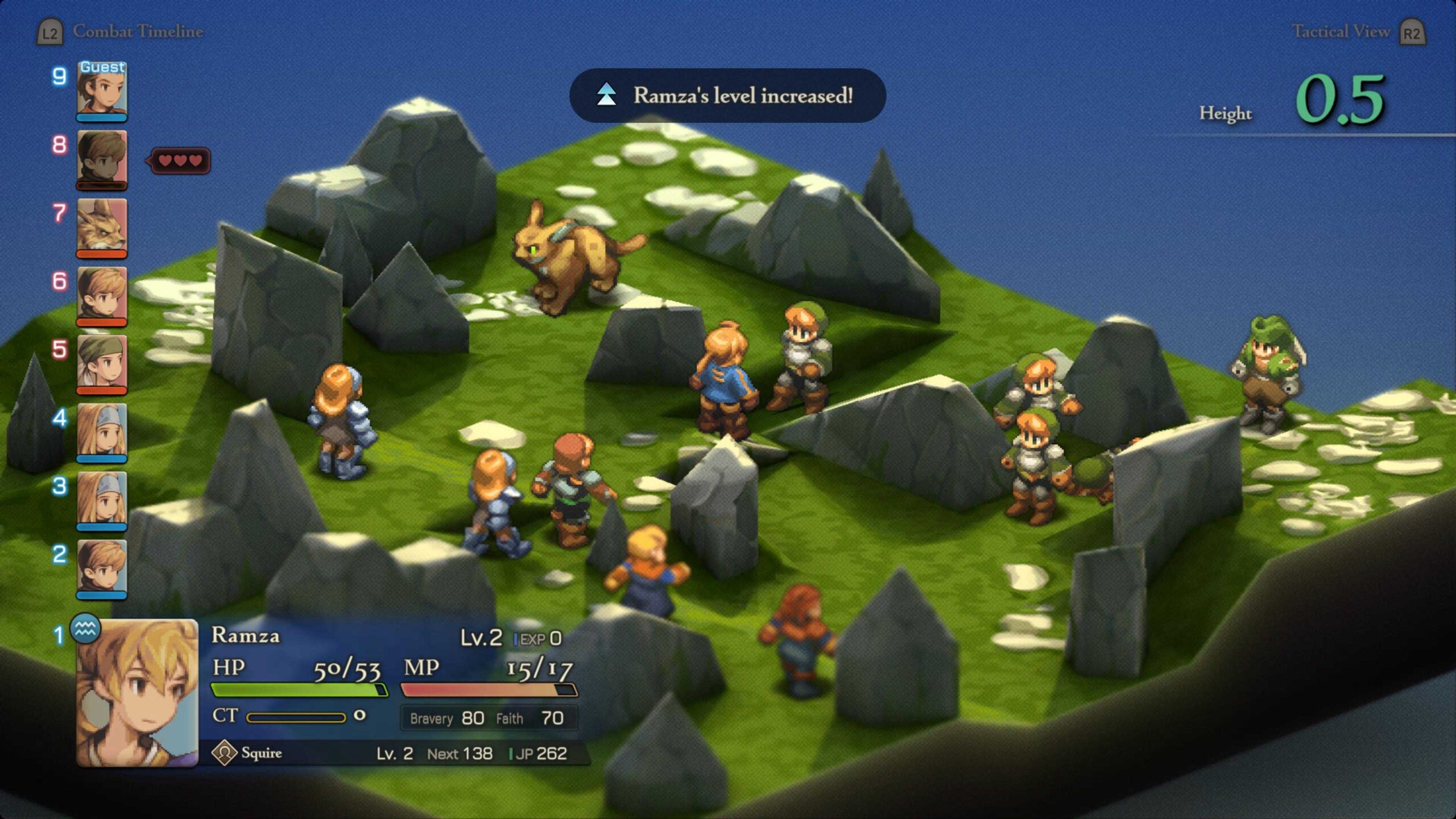
Task: Open the Combat Timeline label
Action: (137, 32)
